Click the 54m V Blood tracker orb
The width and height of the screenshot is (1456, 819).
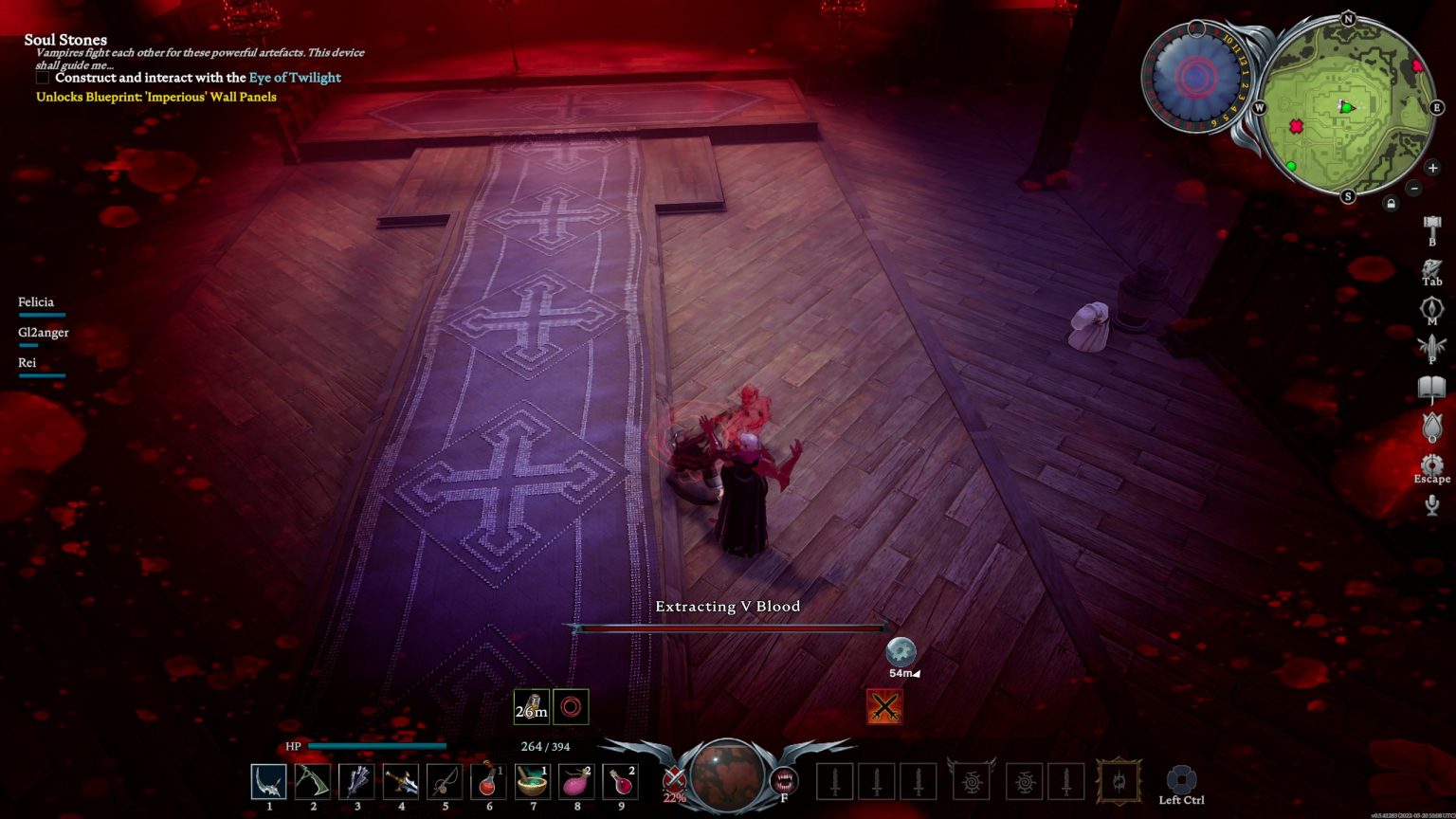point(901,653)
